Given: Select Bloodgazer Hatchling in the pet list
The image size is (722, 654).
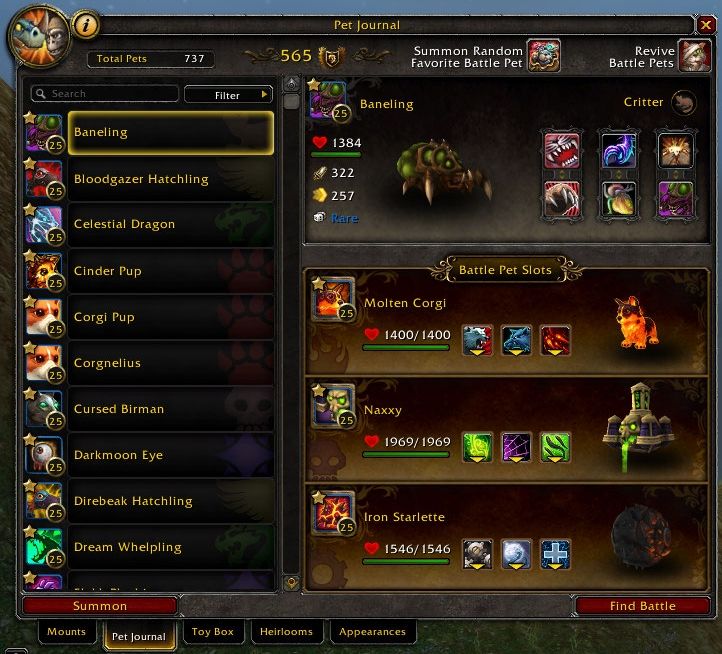Looking at the screenshot, I should coord(170,179).
